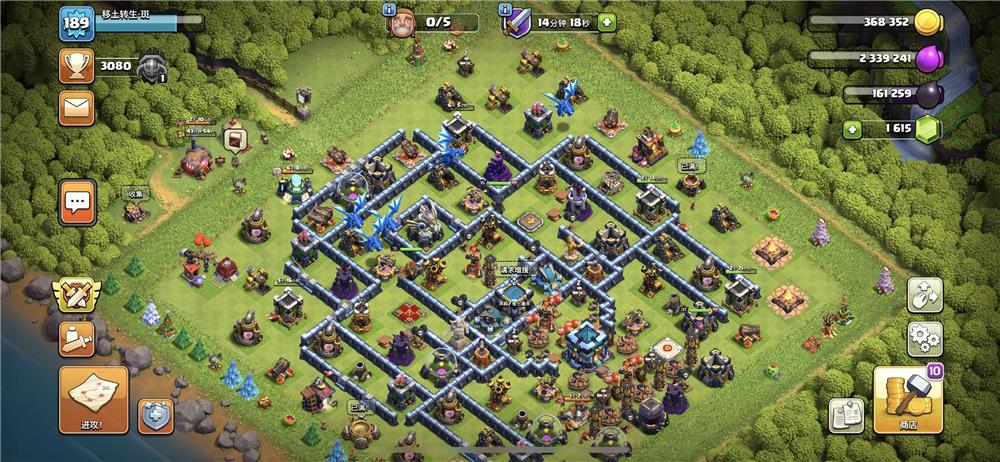Open the mail inbox envelope

(76, 108)
